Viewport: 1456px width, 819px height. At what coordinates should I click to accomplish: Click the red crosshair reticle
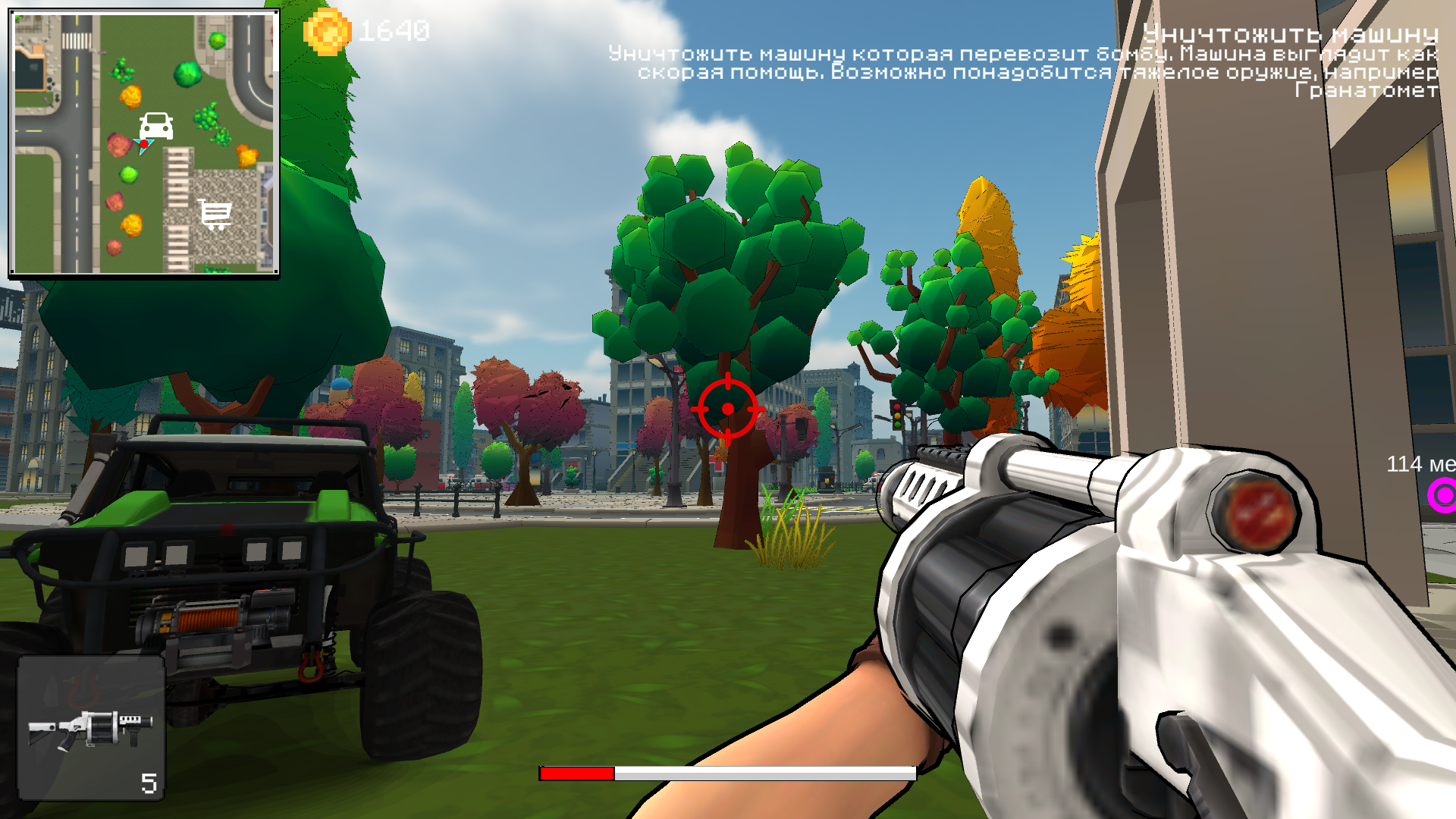(x=728, y=408)
